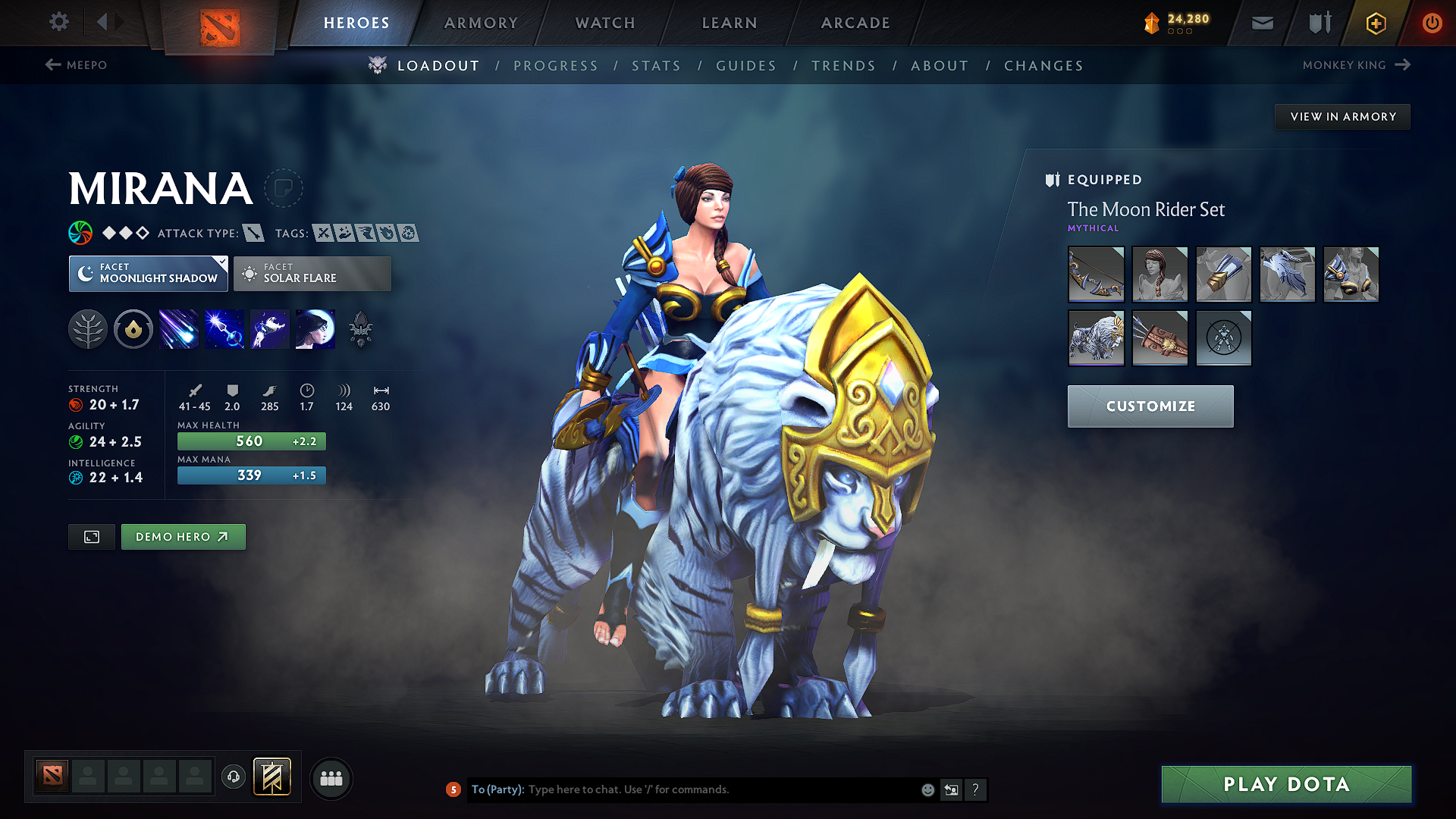The image size is (1456, 819).
Task: Open the Sacred Arrow ability icon
Action: tap(224, 329)
